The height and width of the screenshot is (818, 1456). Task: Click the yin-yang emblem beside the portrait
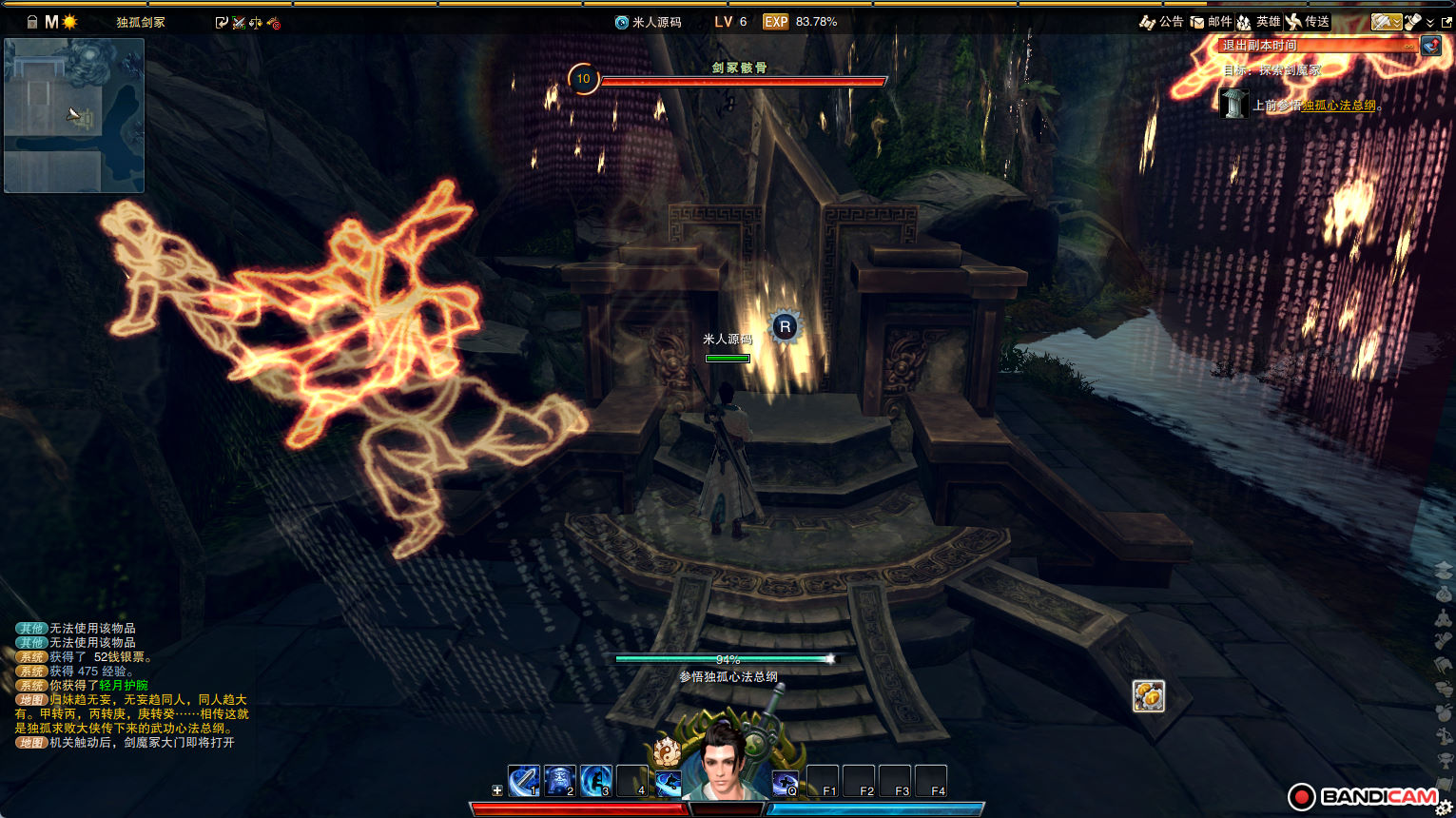pyautogui.click(x=667, y=751)
